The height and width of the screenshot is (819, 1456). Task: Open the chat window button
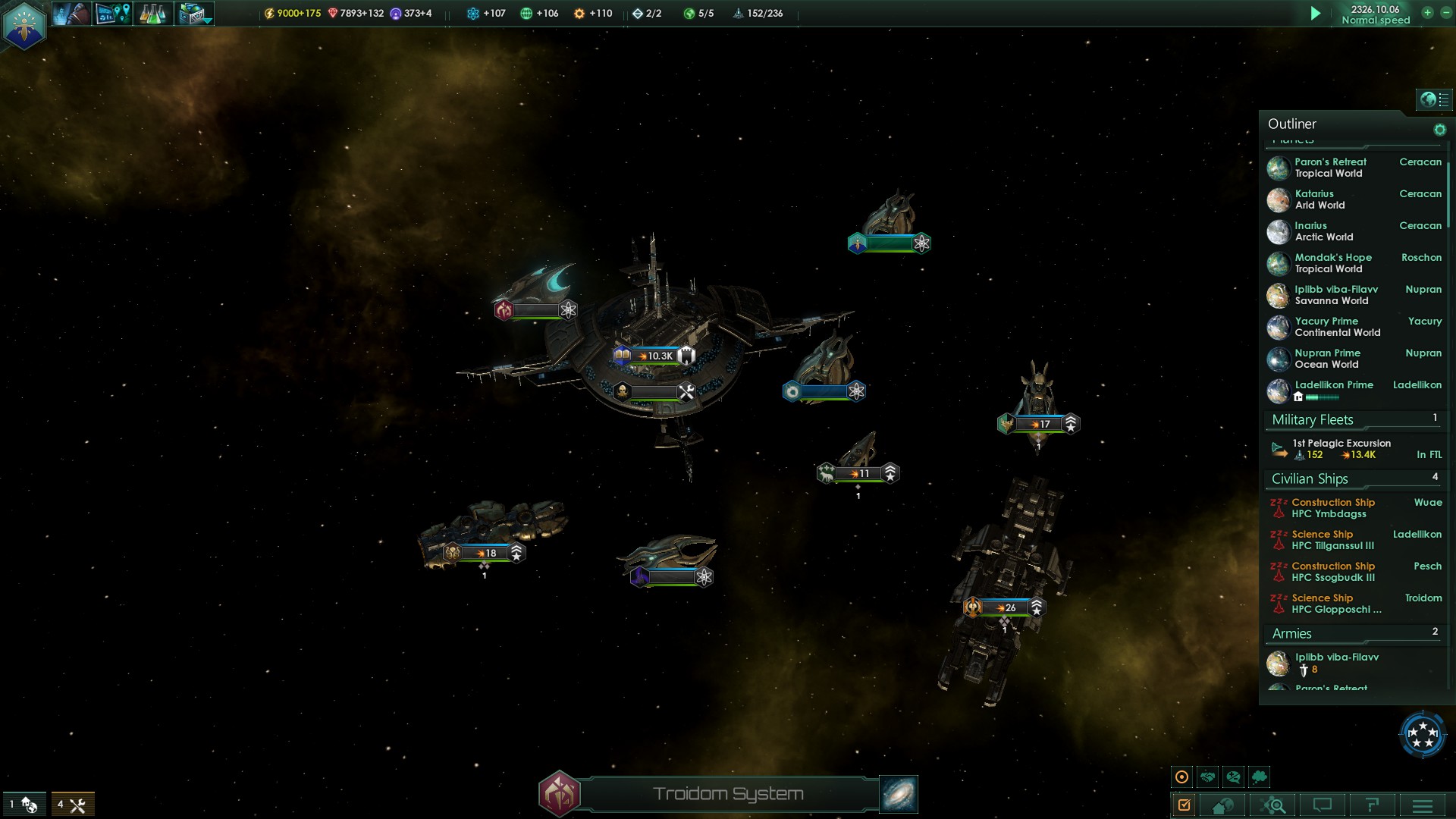1323,805
